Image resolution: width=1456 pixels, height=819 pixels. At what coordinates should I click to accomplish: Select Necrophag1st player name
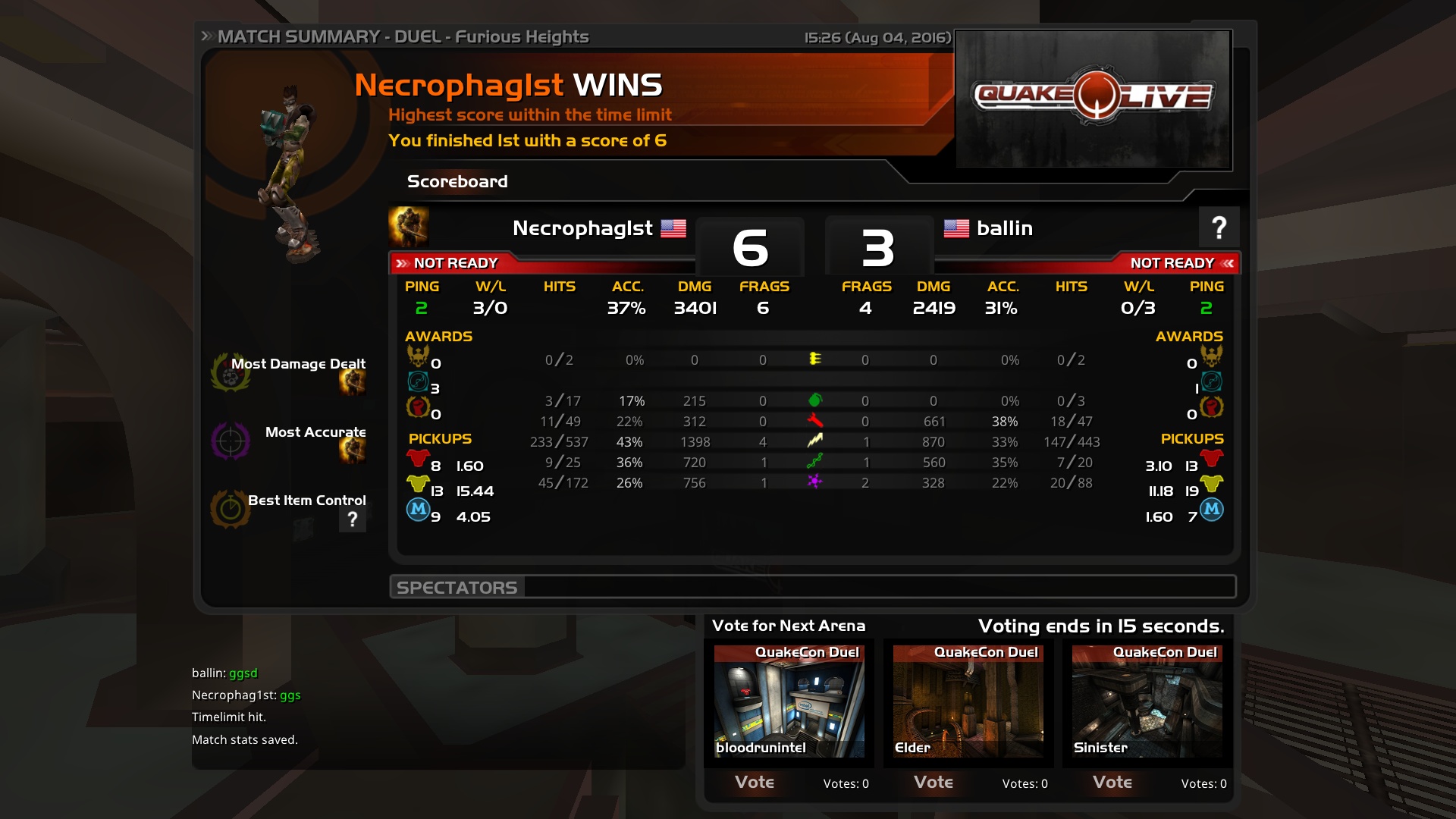[x=582, y=228]
